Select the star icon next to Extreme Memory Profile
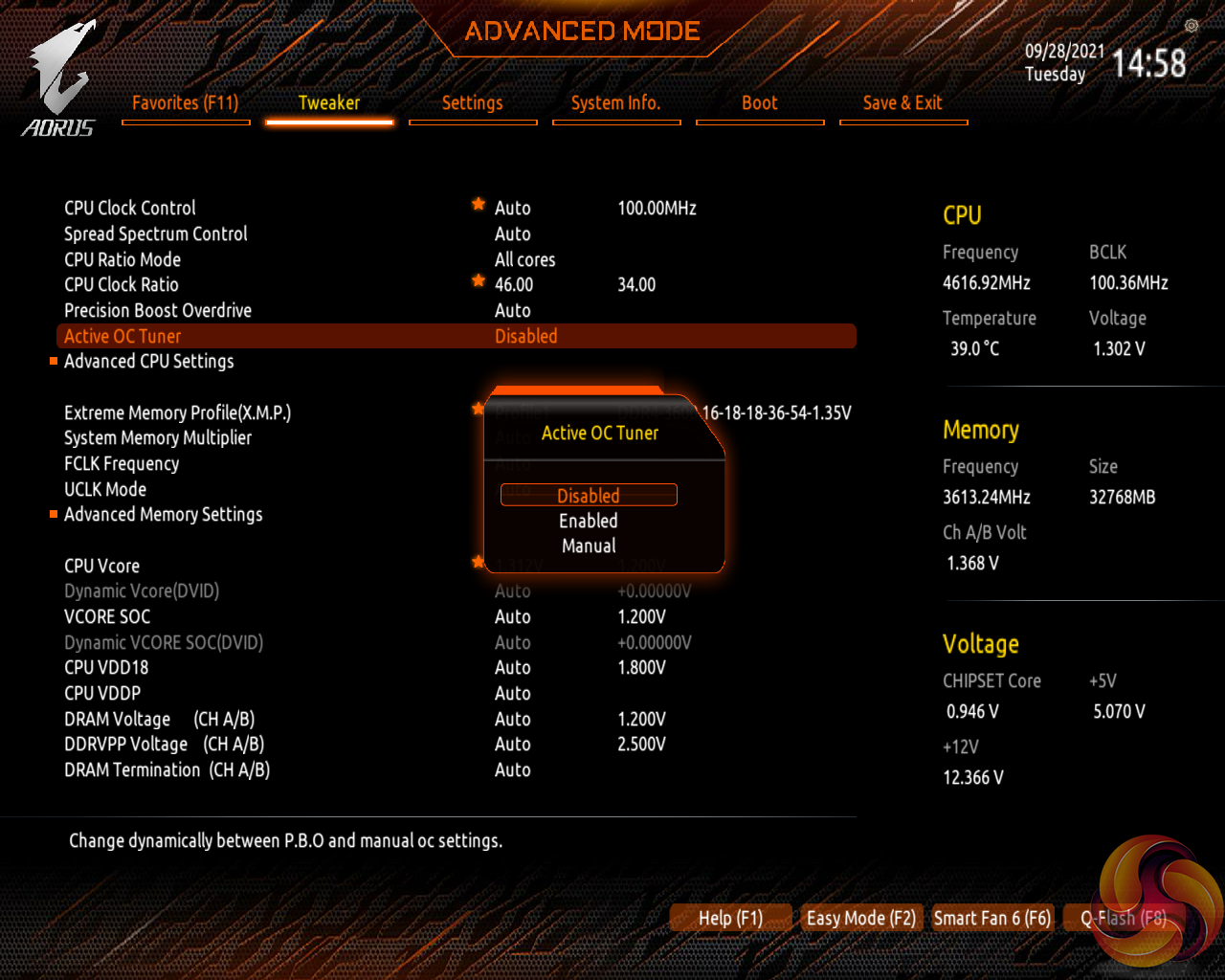Image resolution: width=1225 pixels, height=980 pixels. point(478,409)
